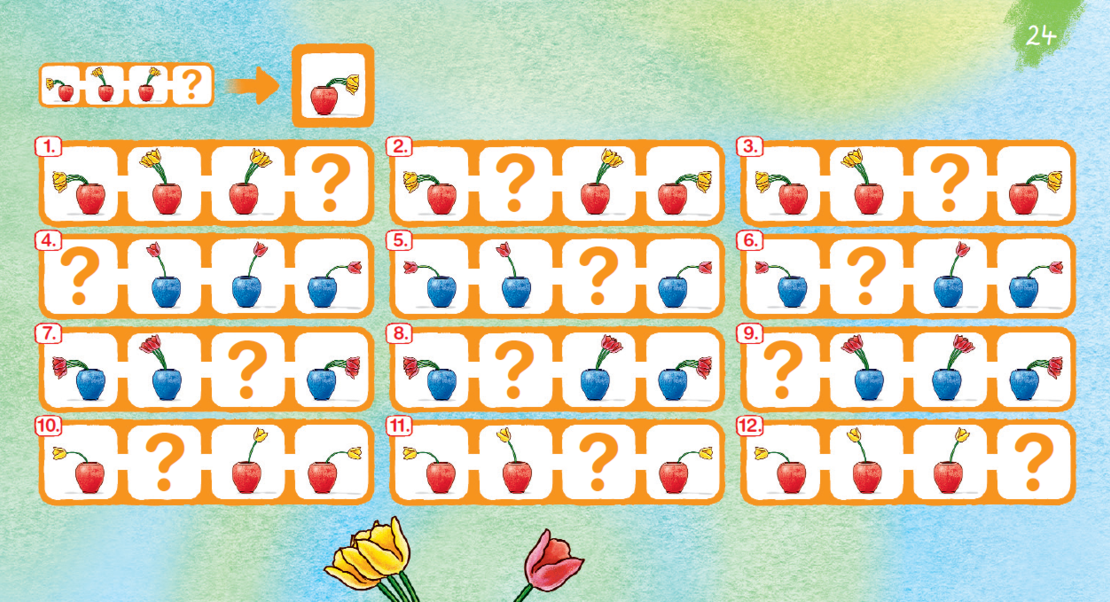The width and height of the screenshot is (1110, 602).
Task: Select the example answer vase tile beside the arrow
Action: 333,86
